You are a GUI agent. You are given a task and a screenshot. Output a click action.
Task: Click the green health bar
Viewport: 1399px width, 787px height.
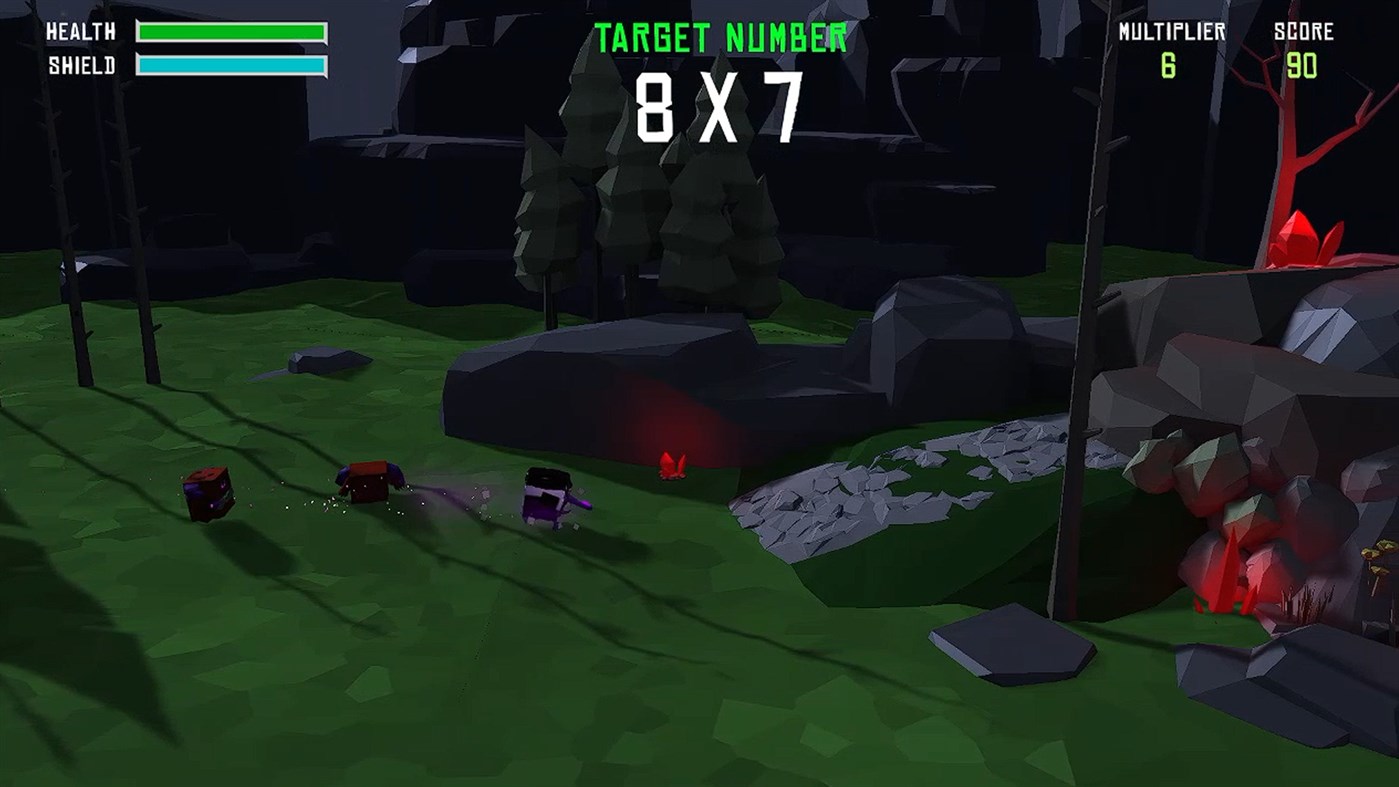pos(233,33)
